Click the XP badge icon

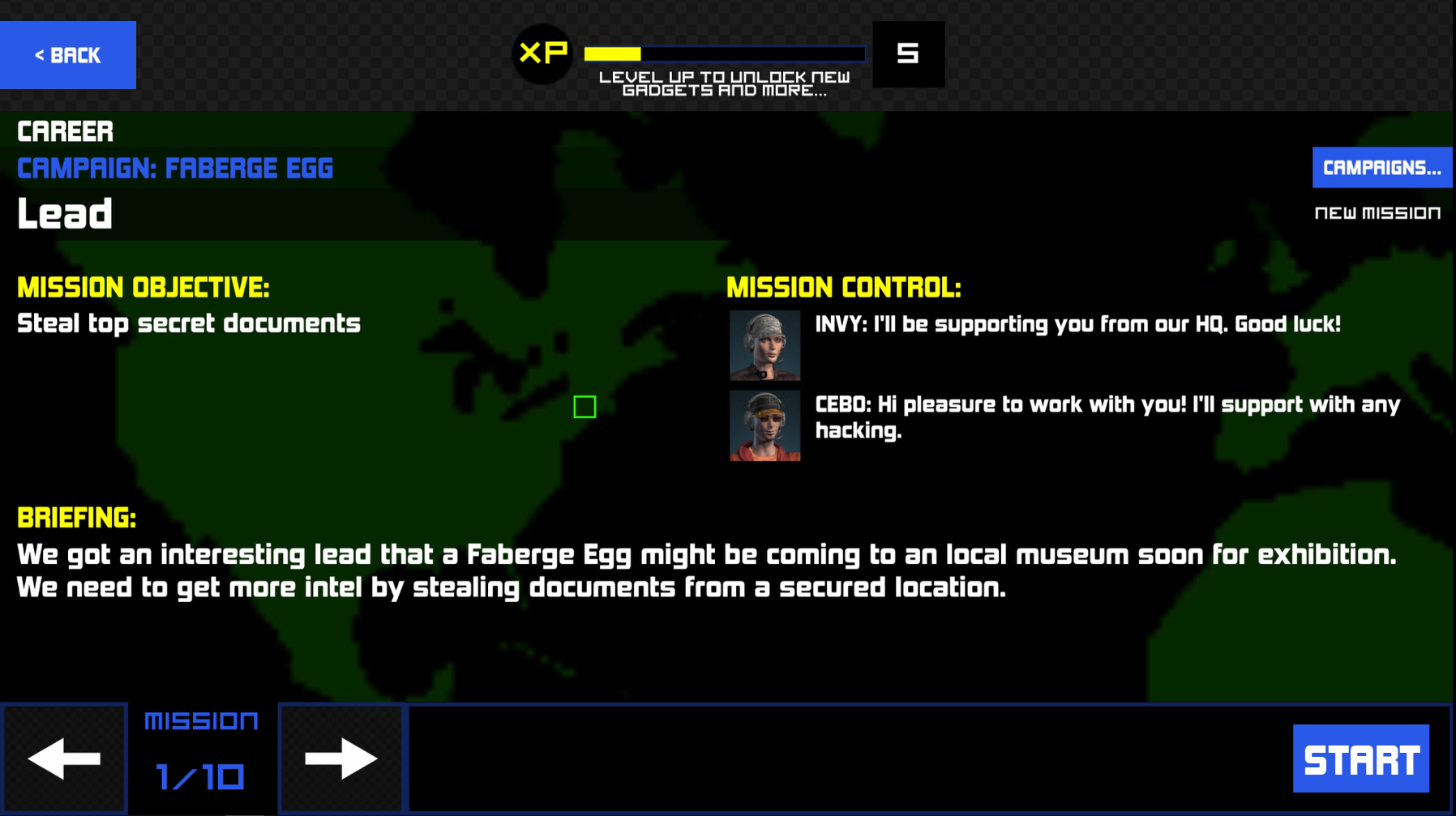(542, 54)
